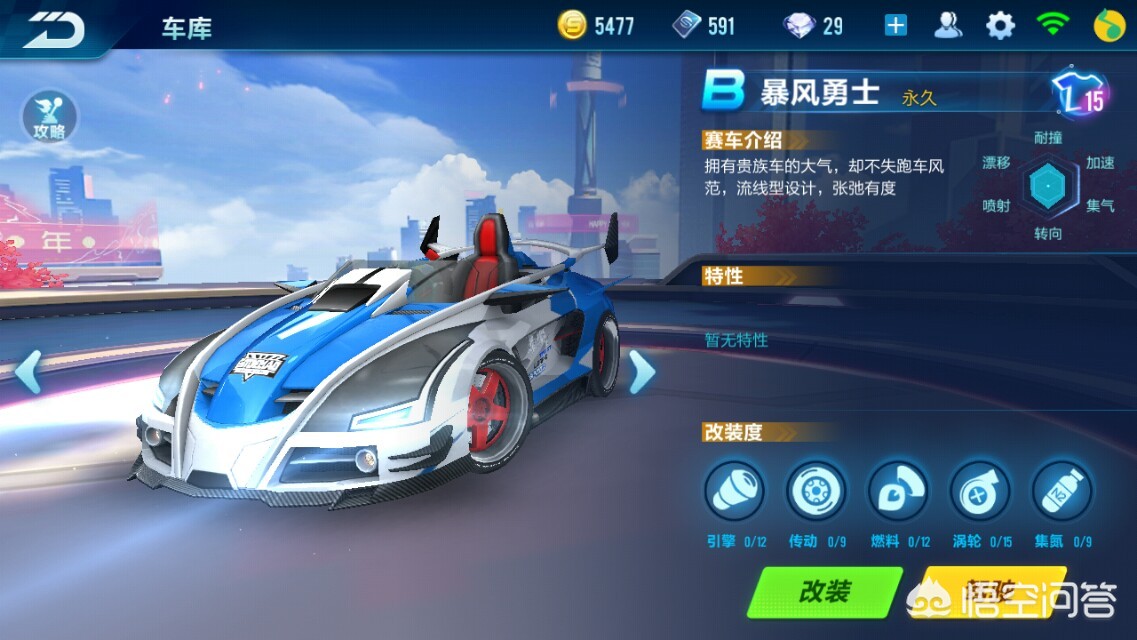This screenshot has height=640, width=1137.
Task: Open the friends profile icon
Action: (x=948, y=26)
